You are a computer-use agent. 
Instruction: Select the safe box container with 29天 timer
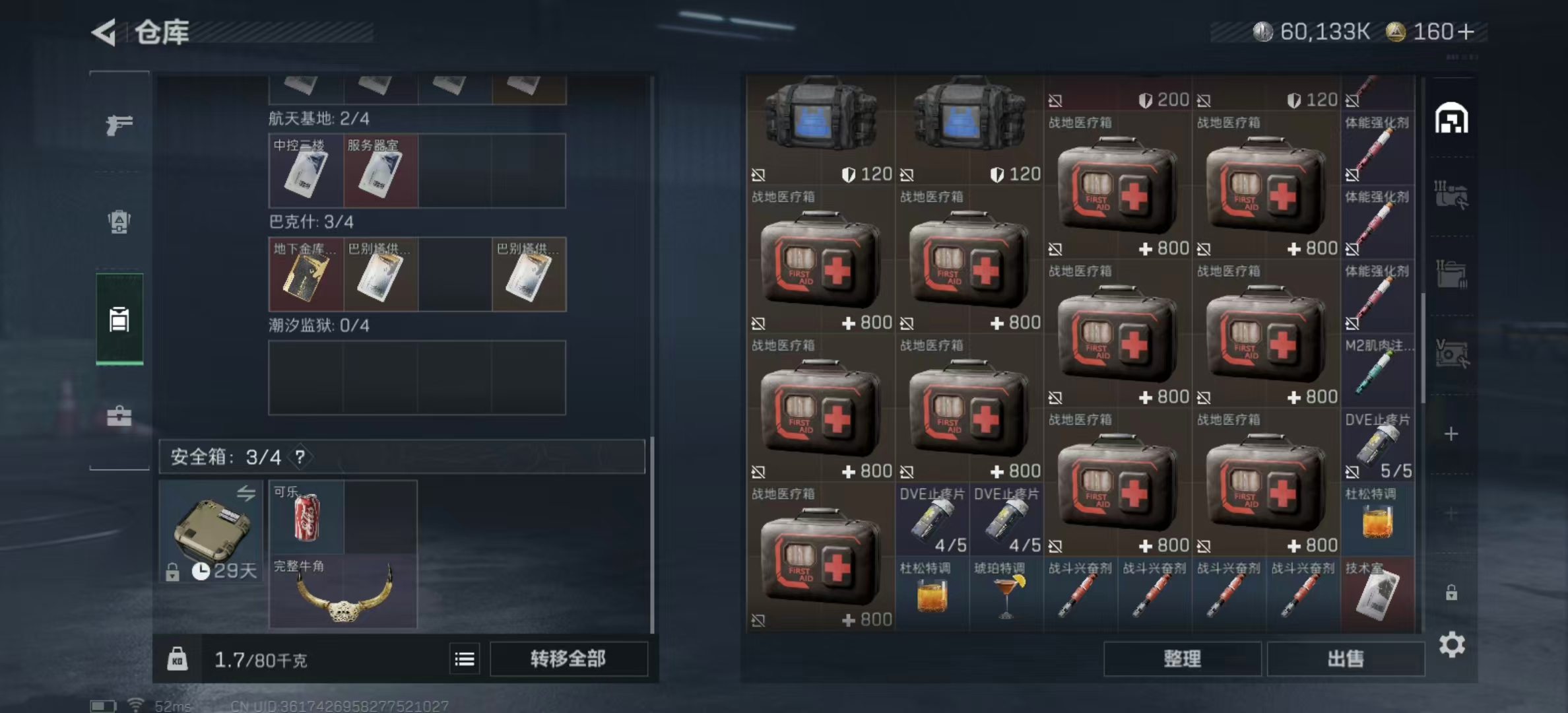click(x=211, y=531)
